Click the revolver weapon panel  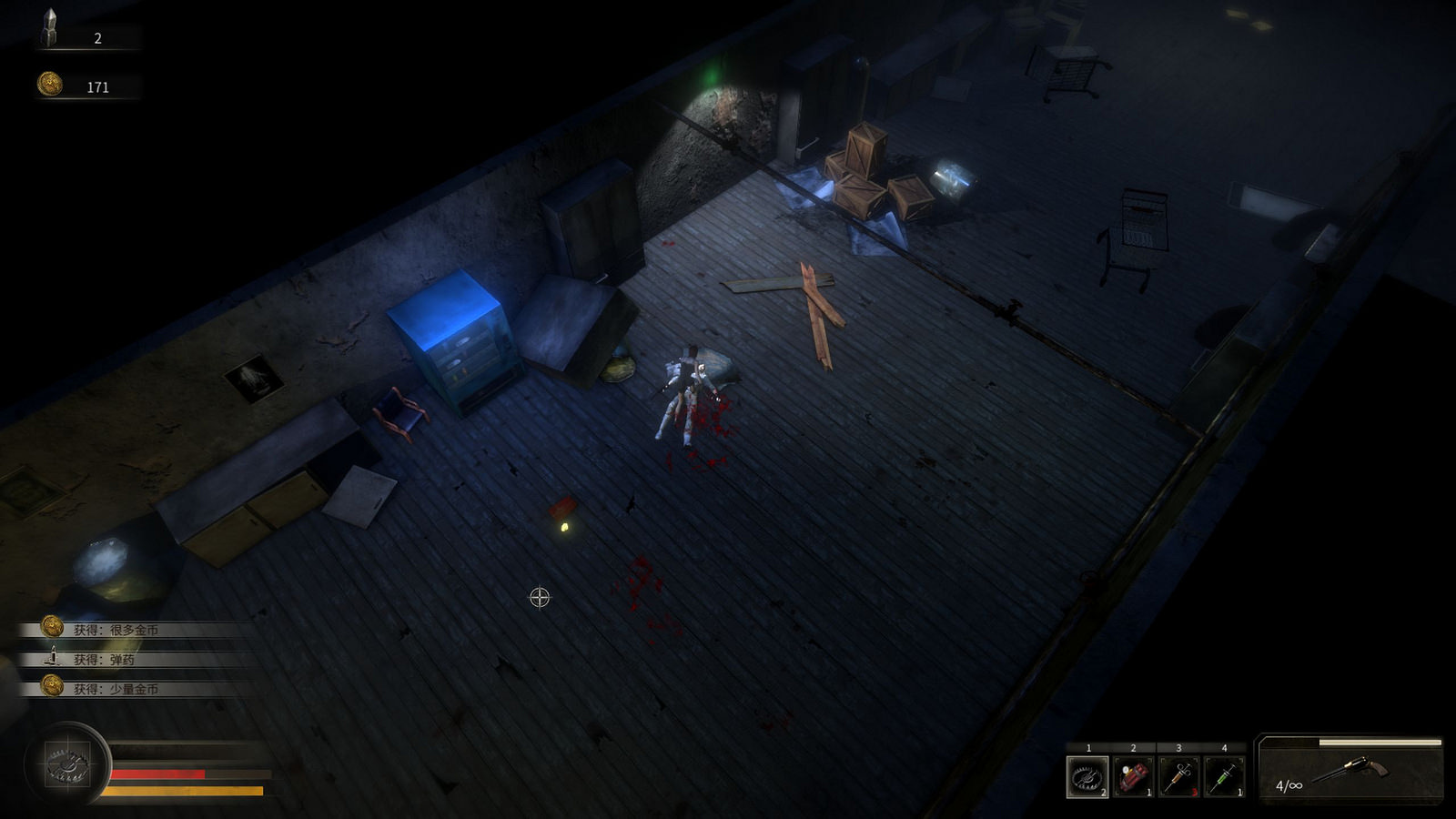coord(1350,770)
